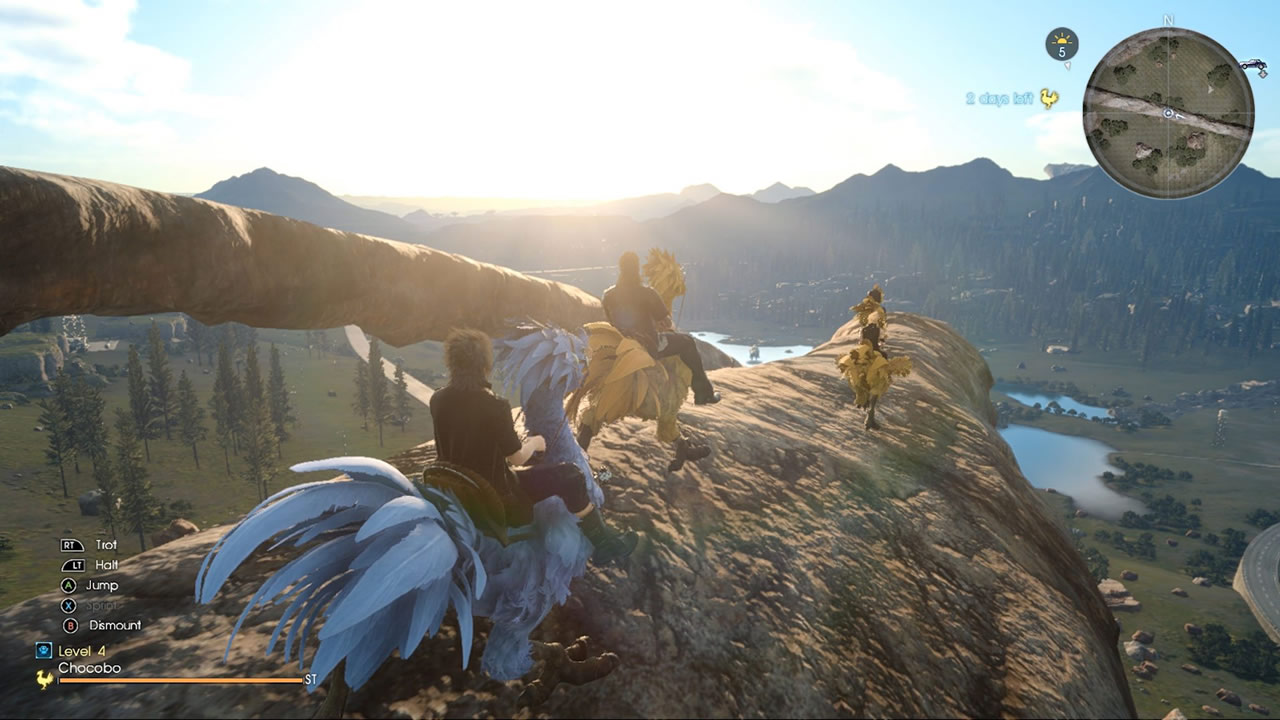Click the grayed-out X Sprint icon

click(68, 605)
